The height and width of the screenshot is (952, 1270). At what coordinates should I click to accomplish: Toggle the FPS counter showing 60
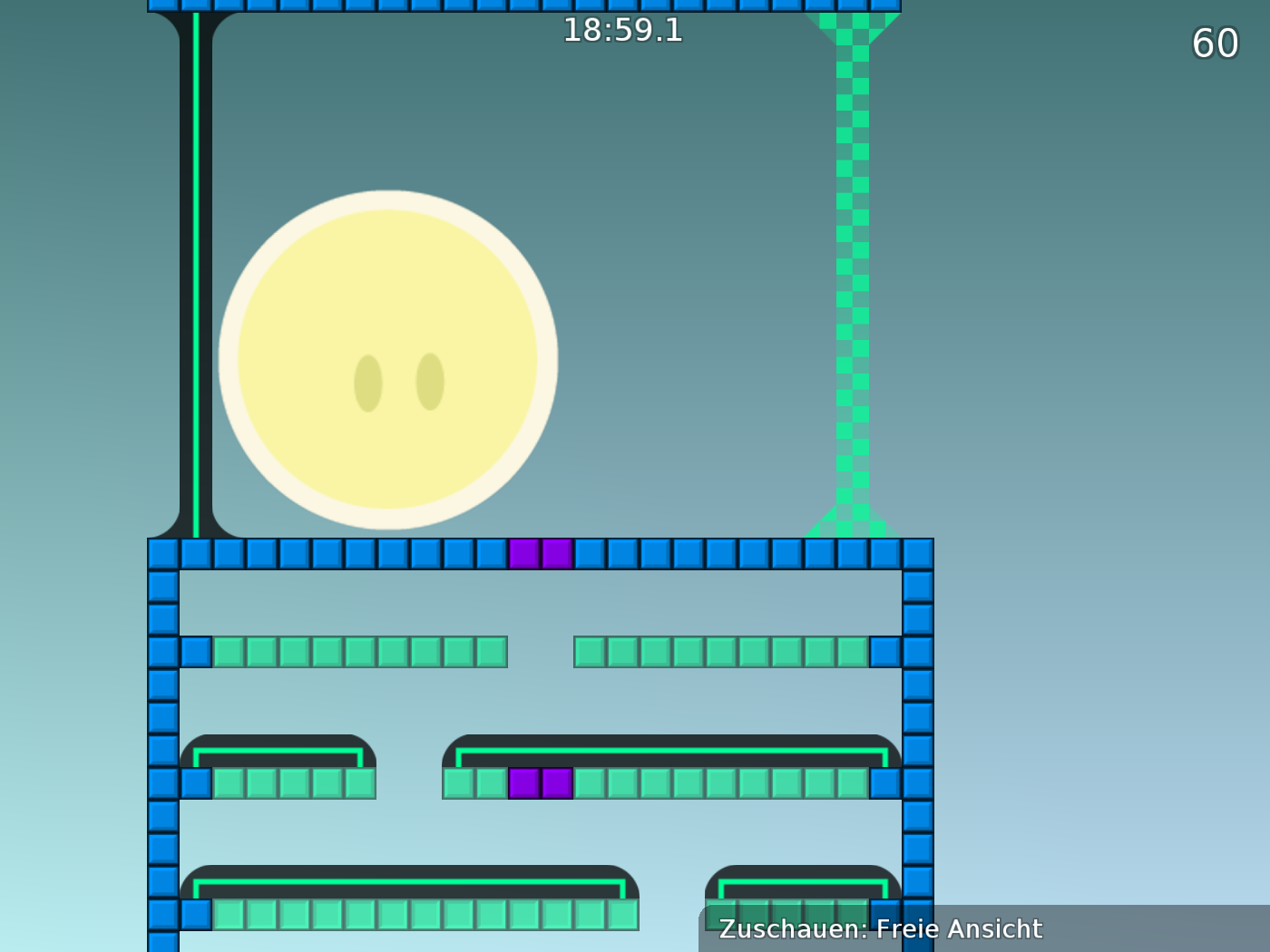pyautogui.click(x=1216, y=43)
